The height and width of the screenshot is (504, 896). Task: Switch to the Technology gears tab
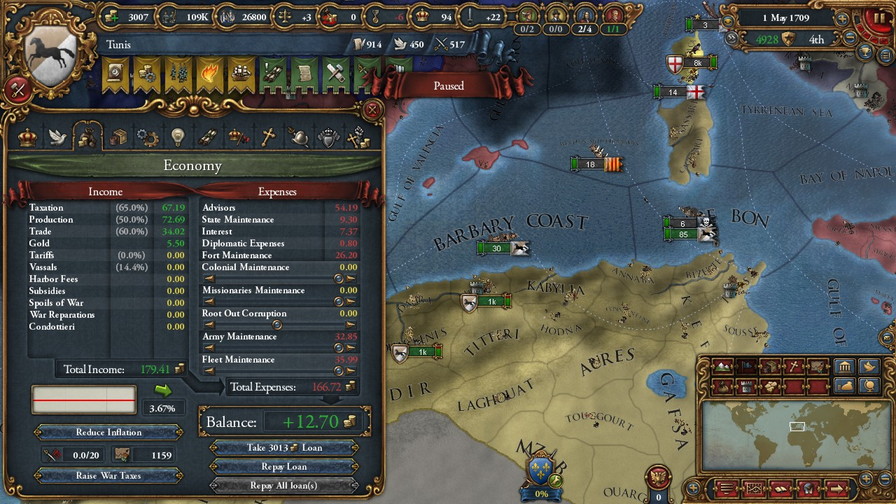tap(148, 137)
